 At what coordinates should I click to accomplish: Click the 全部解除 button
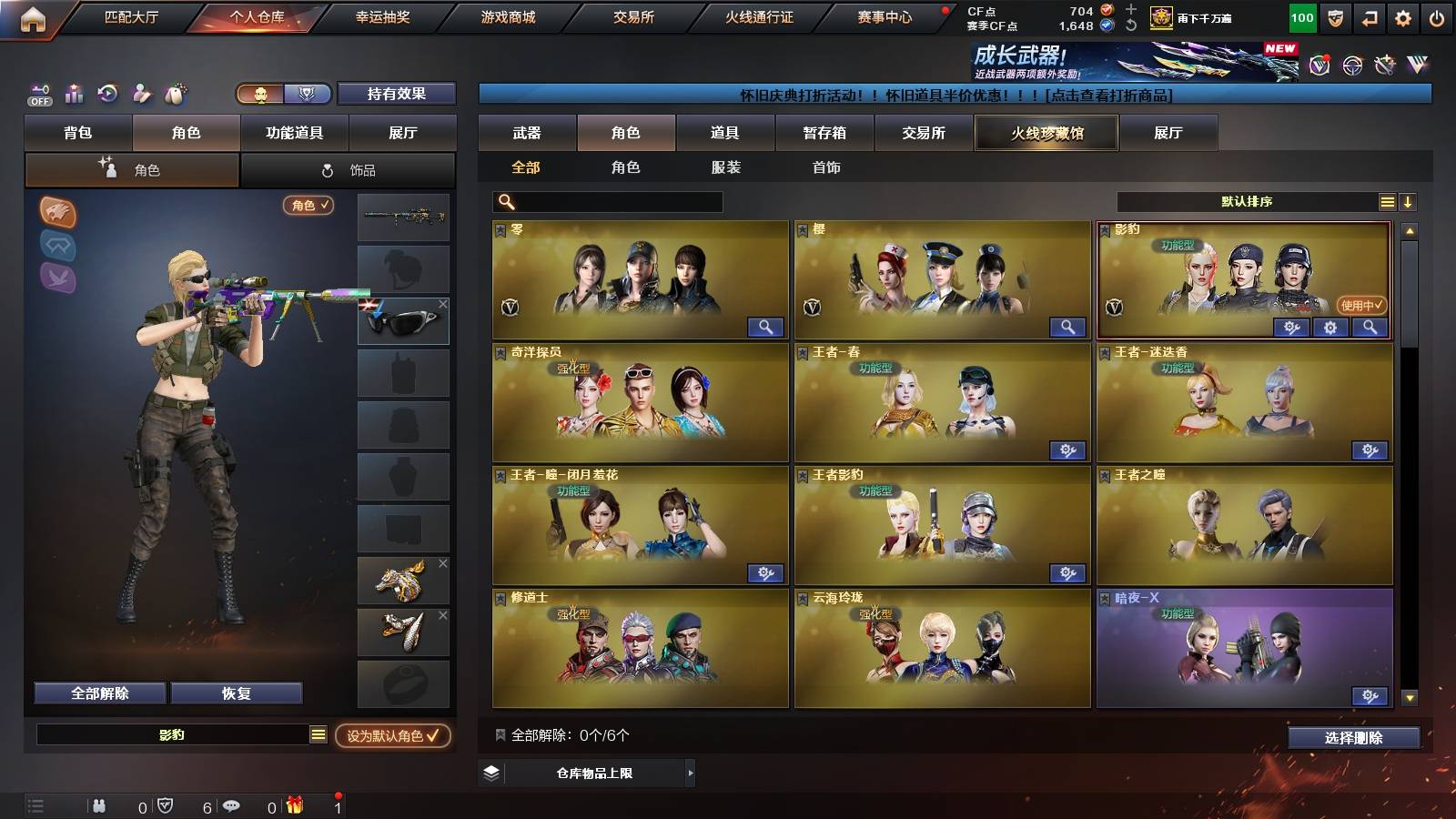click(x=98, y=693)
